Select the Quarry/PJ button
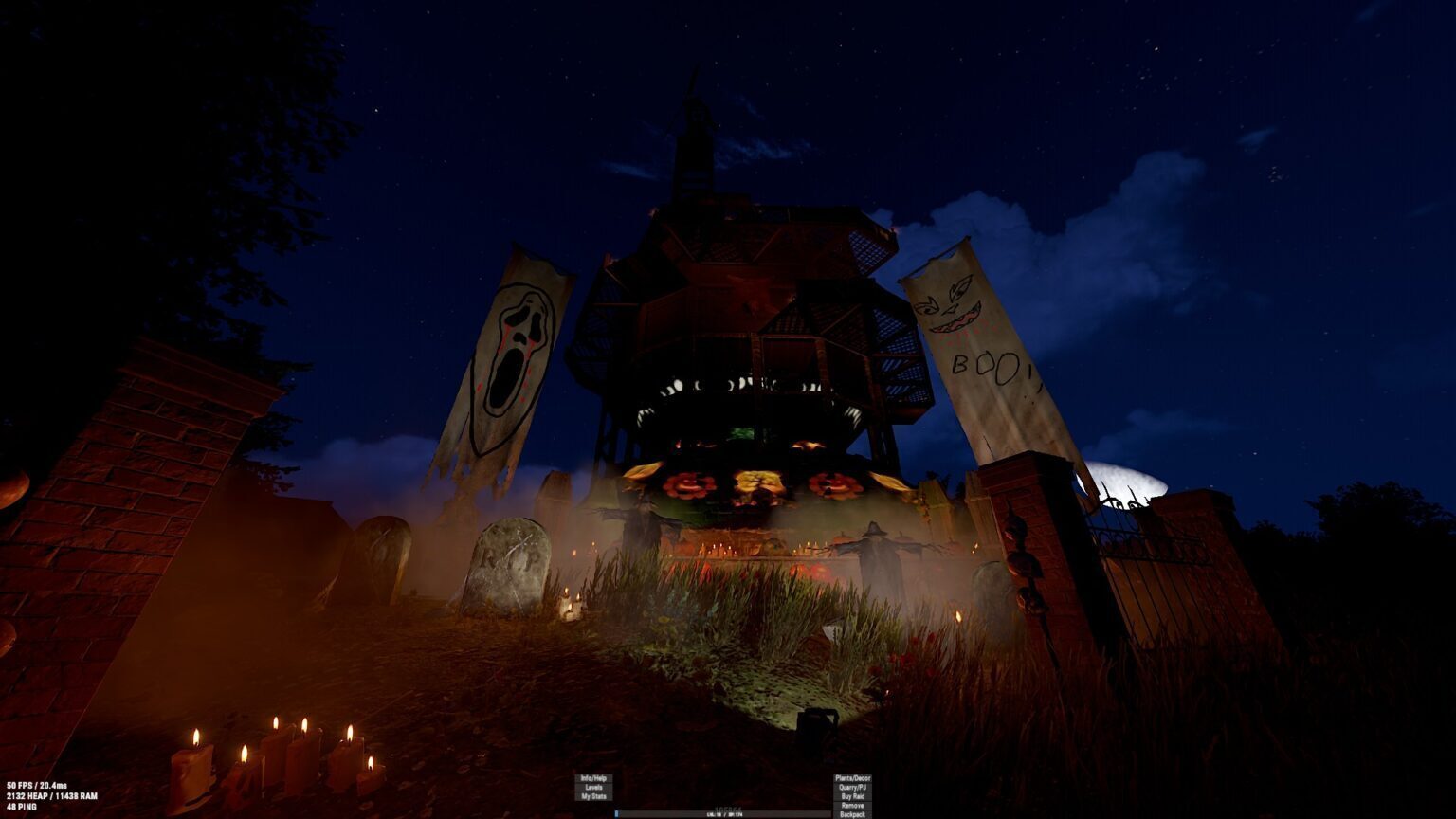The width and height of the screenshot is (1456, 819). (852, 788)
